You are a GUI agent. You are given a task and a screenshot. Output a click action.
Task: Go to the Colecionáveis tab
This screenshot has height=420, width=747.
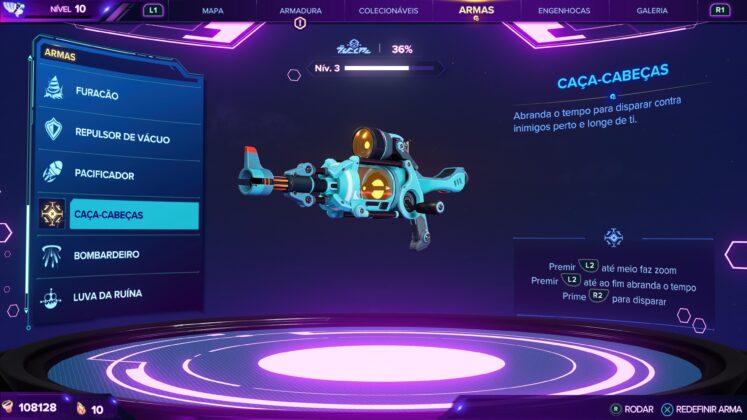tap(387, 11)
